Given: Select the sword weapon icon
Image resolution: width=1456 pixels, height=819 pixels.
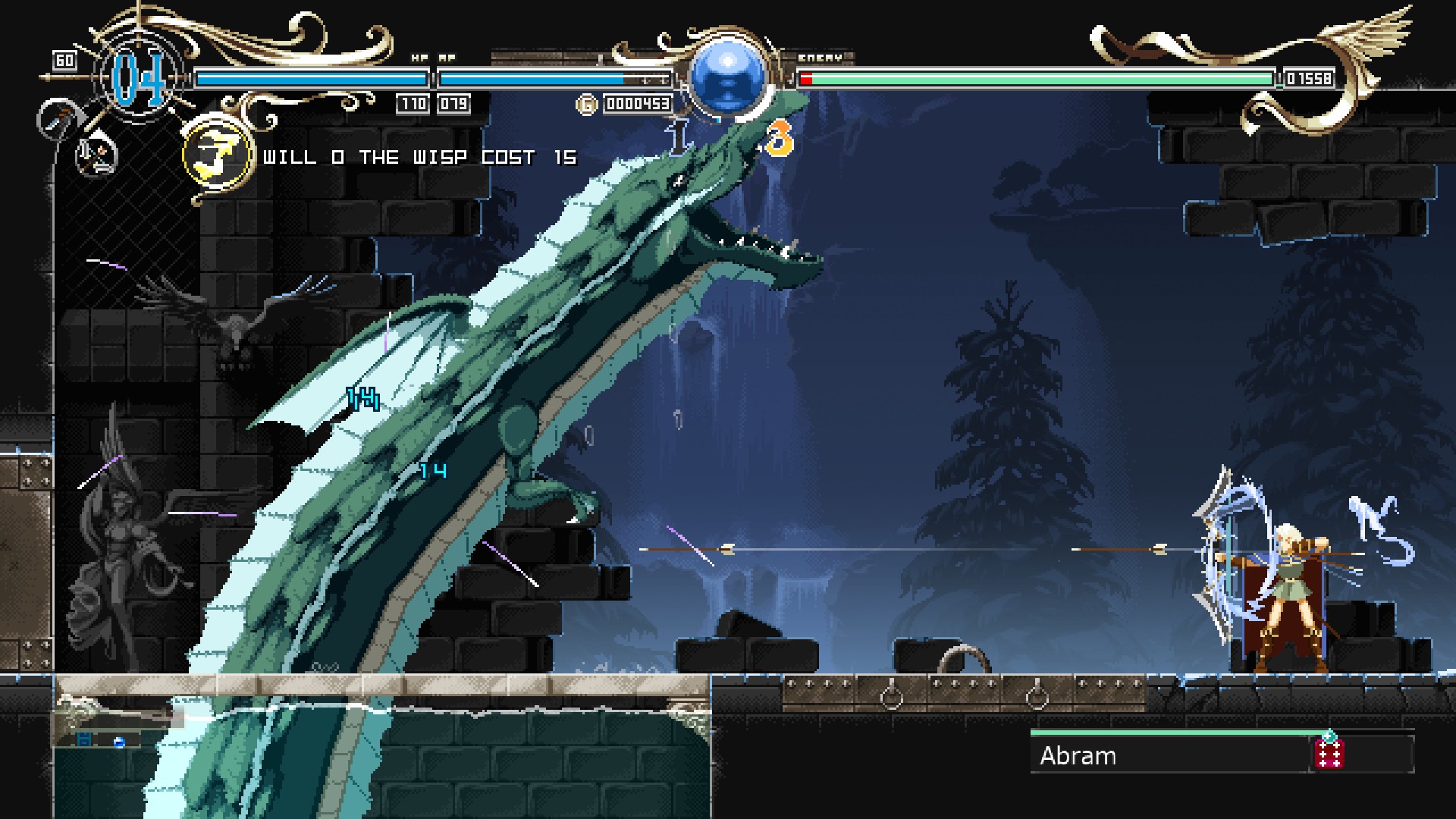Looking at the screenshot, I should 56,119.
